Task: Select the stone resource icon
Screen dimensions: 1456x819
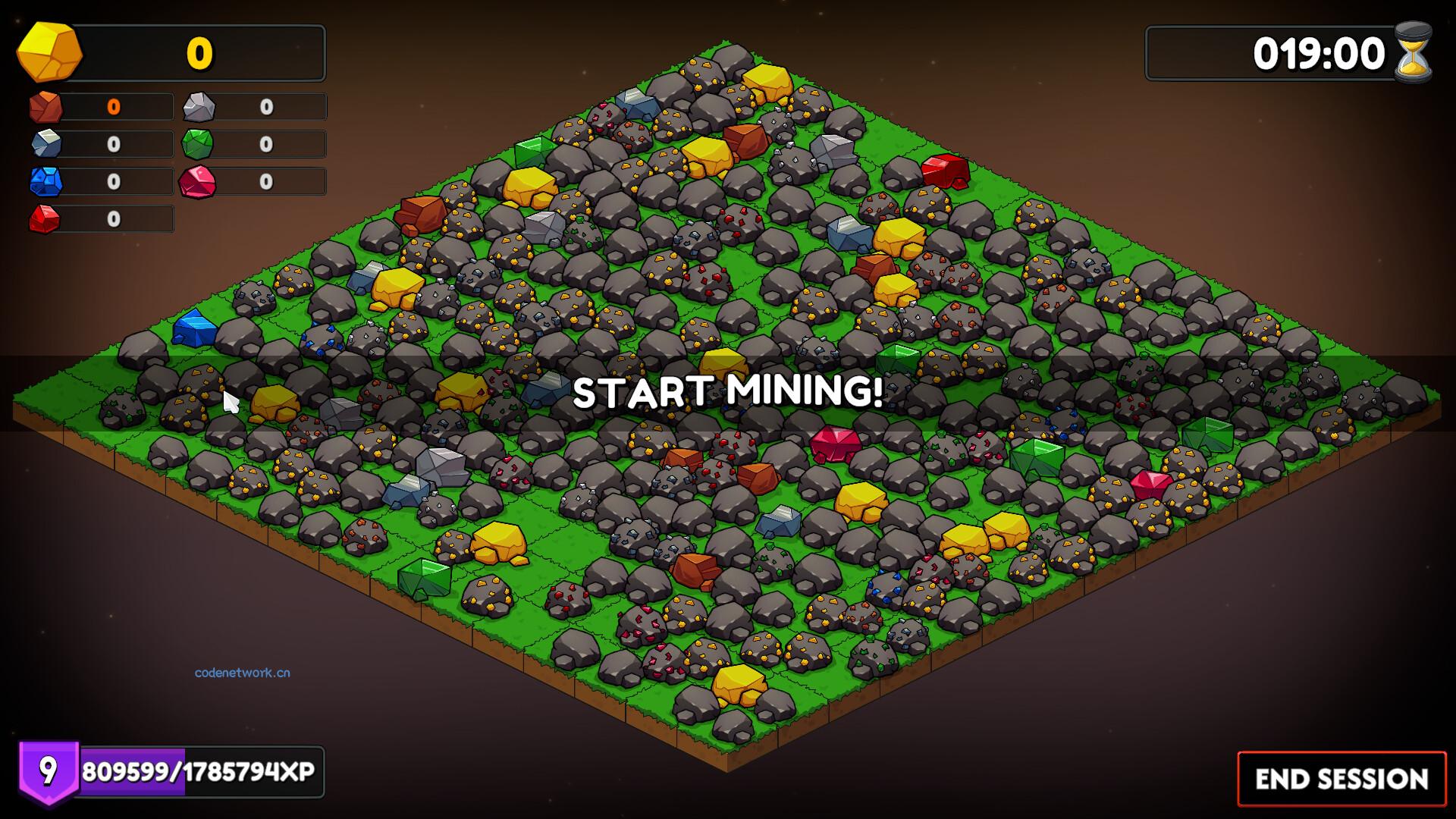Action: tap(199, 107)
